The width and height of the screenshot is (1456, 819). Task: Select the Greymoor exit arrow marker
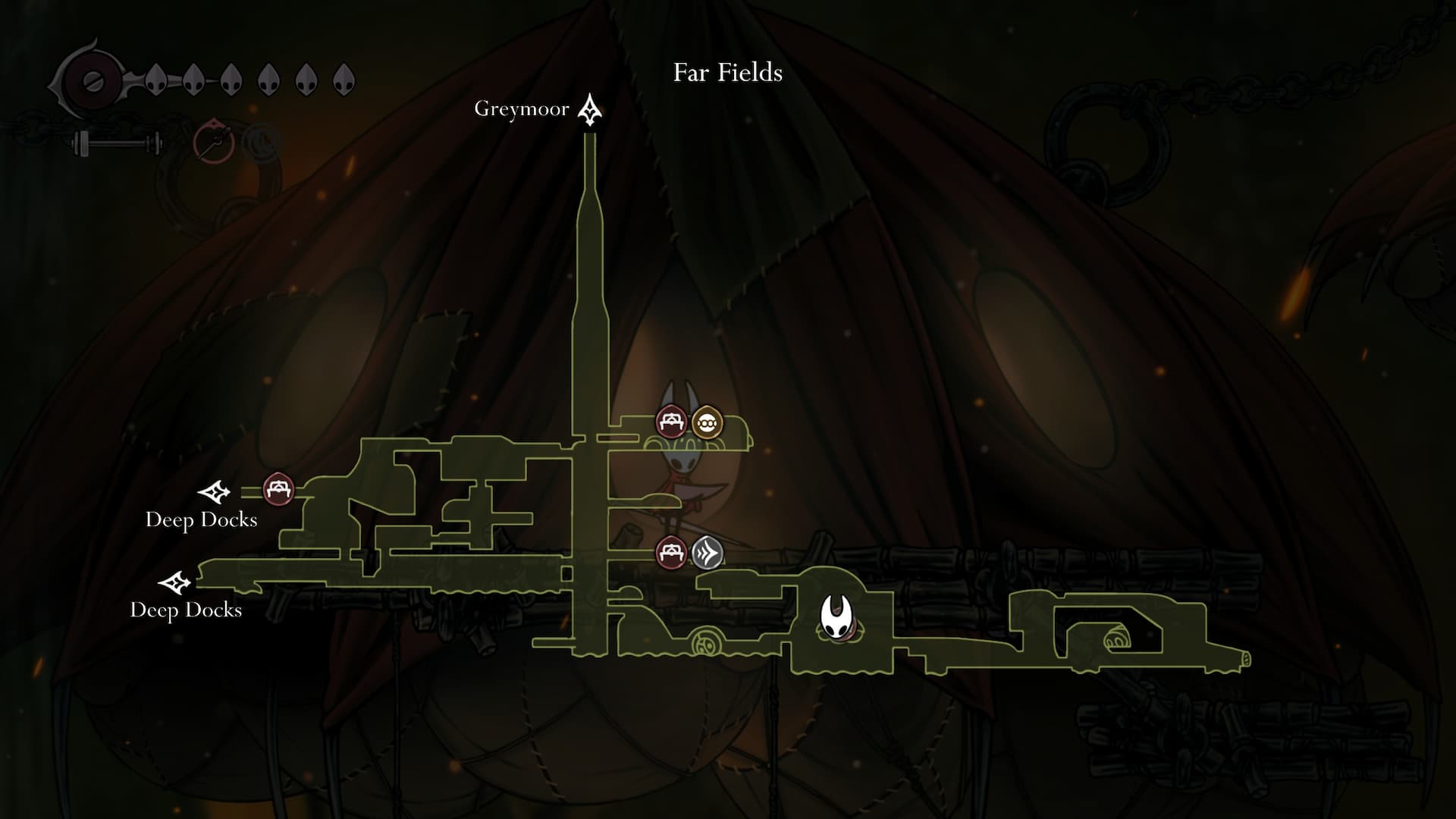(590, 111)
